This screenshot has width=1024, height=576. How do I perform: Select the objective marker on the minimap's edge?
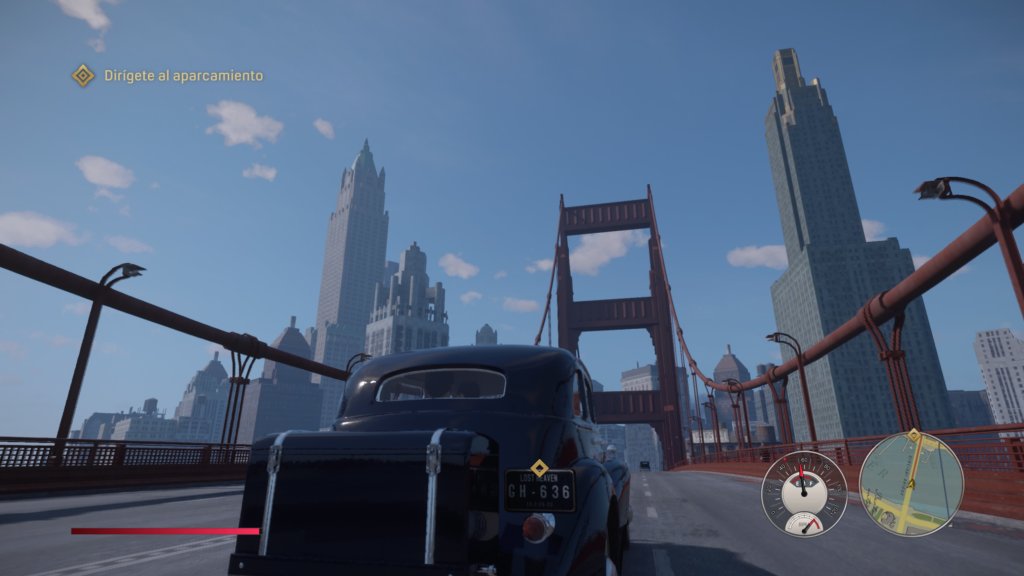[912, 436]
